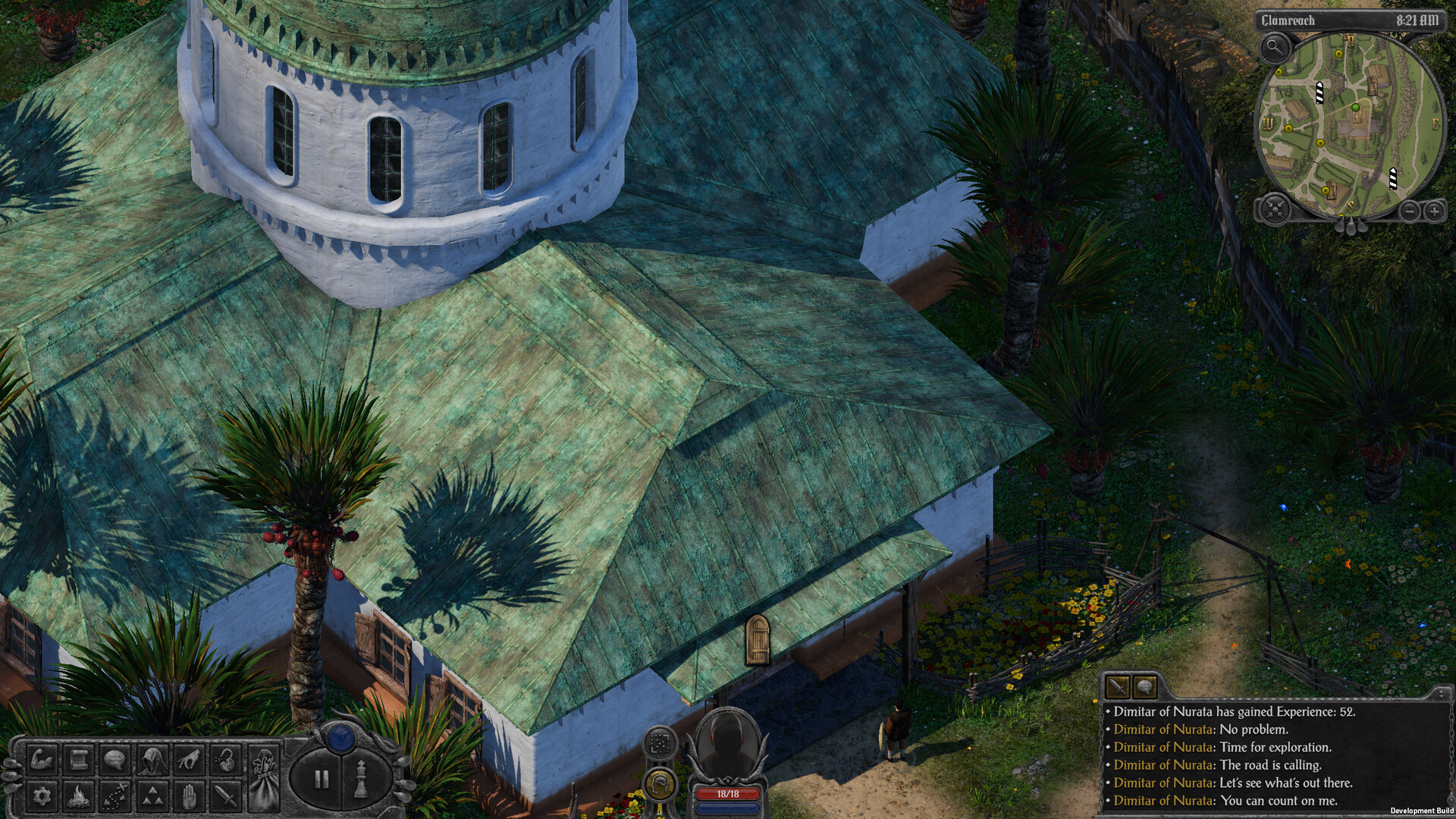1456x819 pixels.
Task: Click the campfire rest icon
Action: click(x=77, y=796)
